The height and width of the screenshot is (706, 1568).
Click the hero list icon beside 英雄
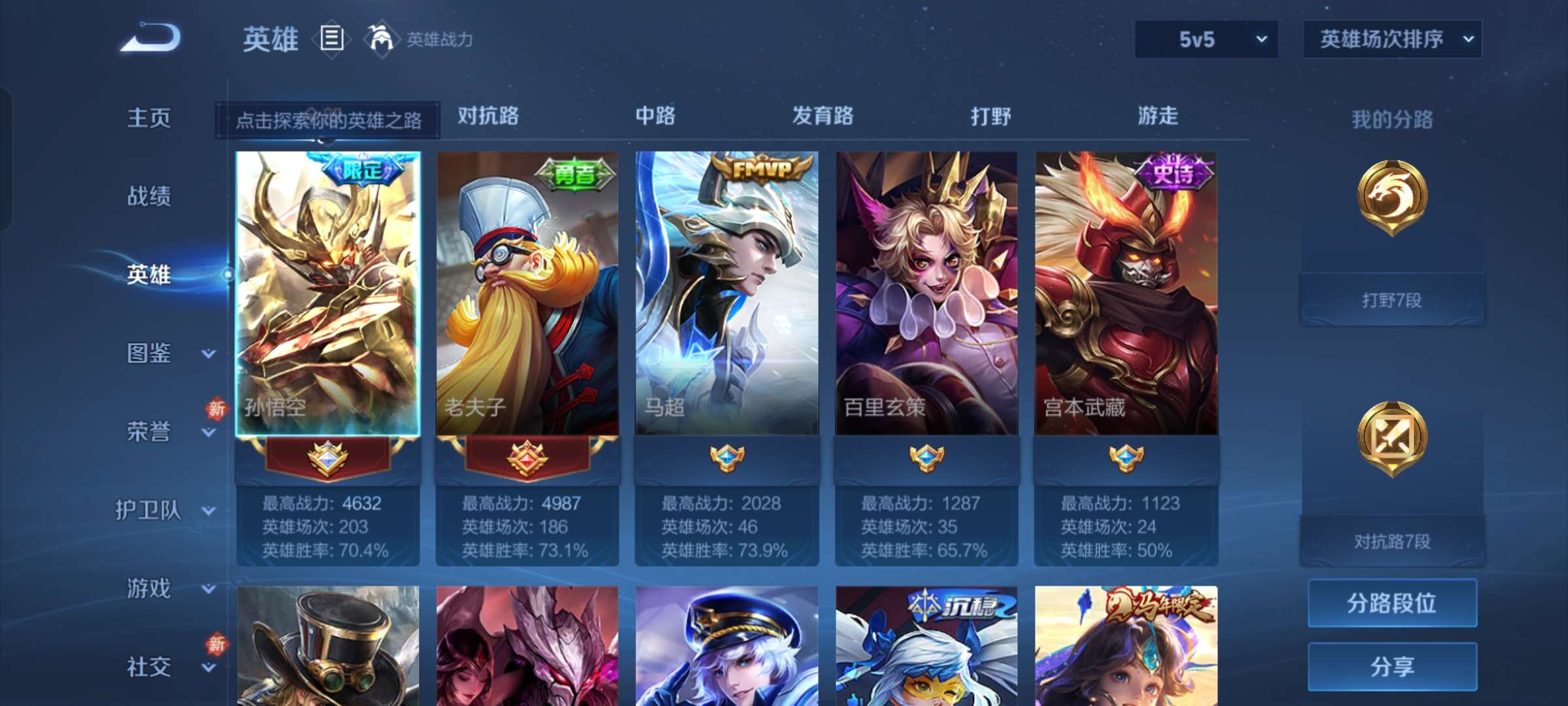331,39
